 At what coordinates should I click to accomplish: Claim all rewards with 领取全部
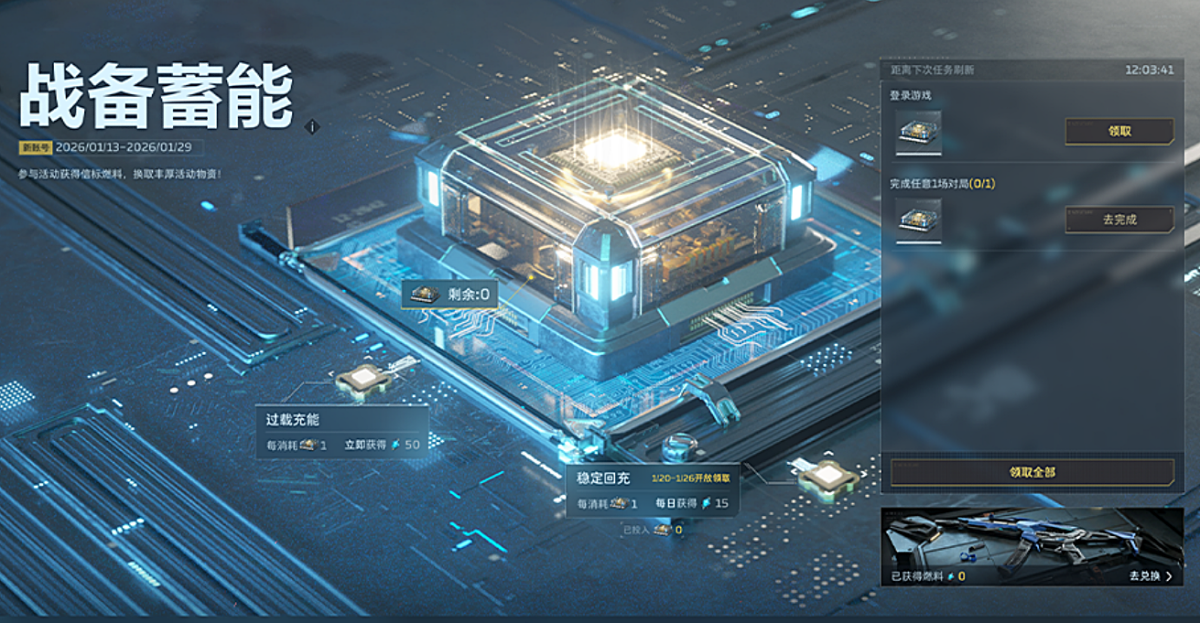1032,472
